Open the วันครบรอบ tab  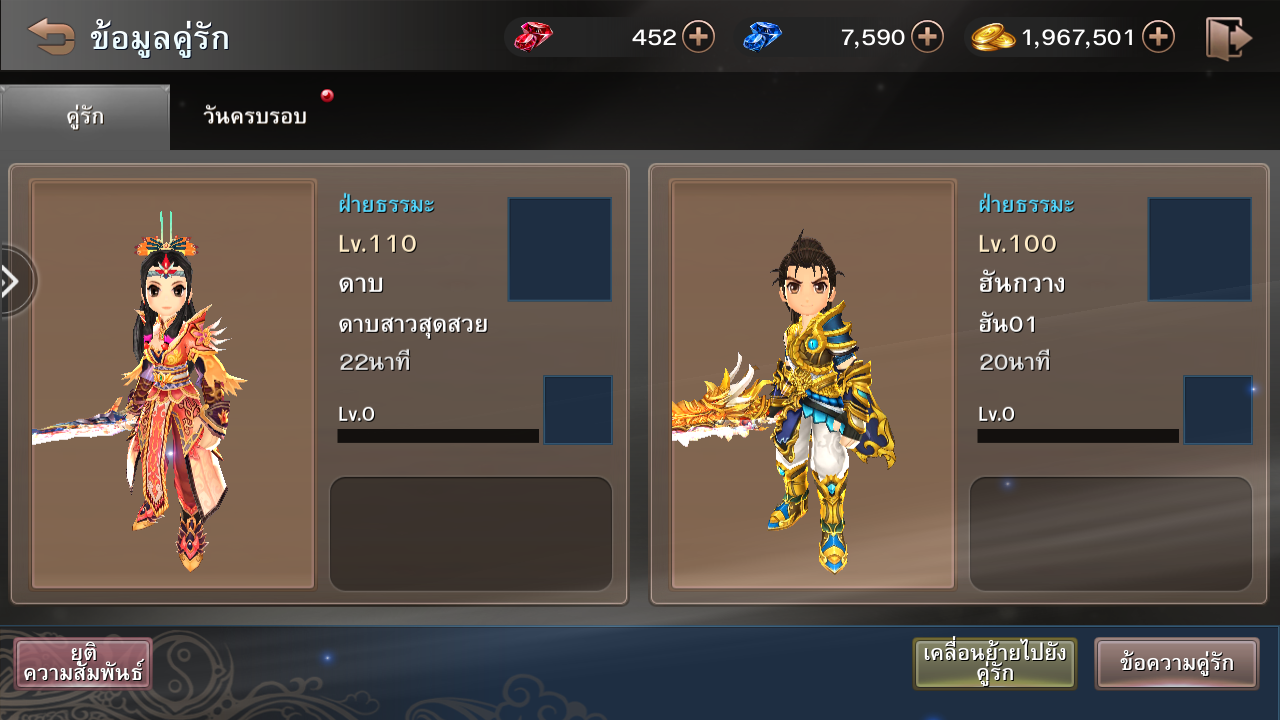click(255, 117)
